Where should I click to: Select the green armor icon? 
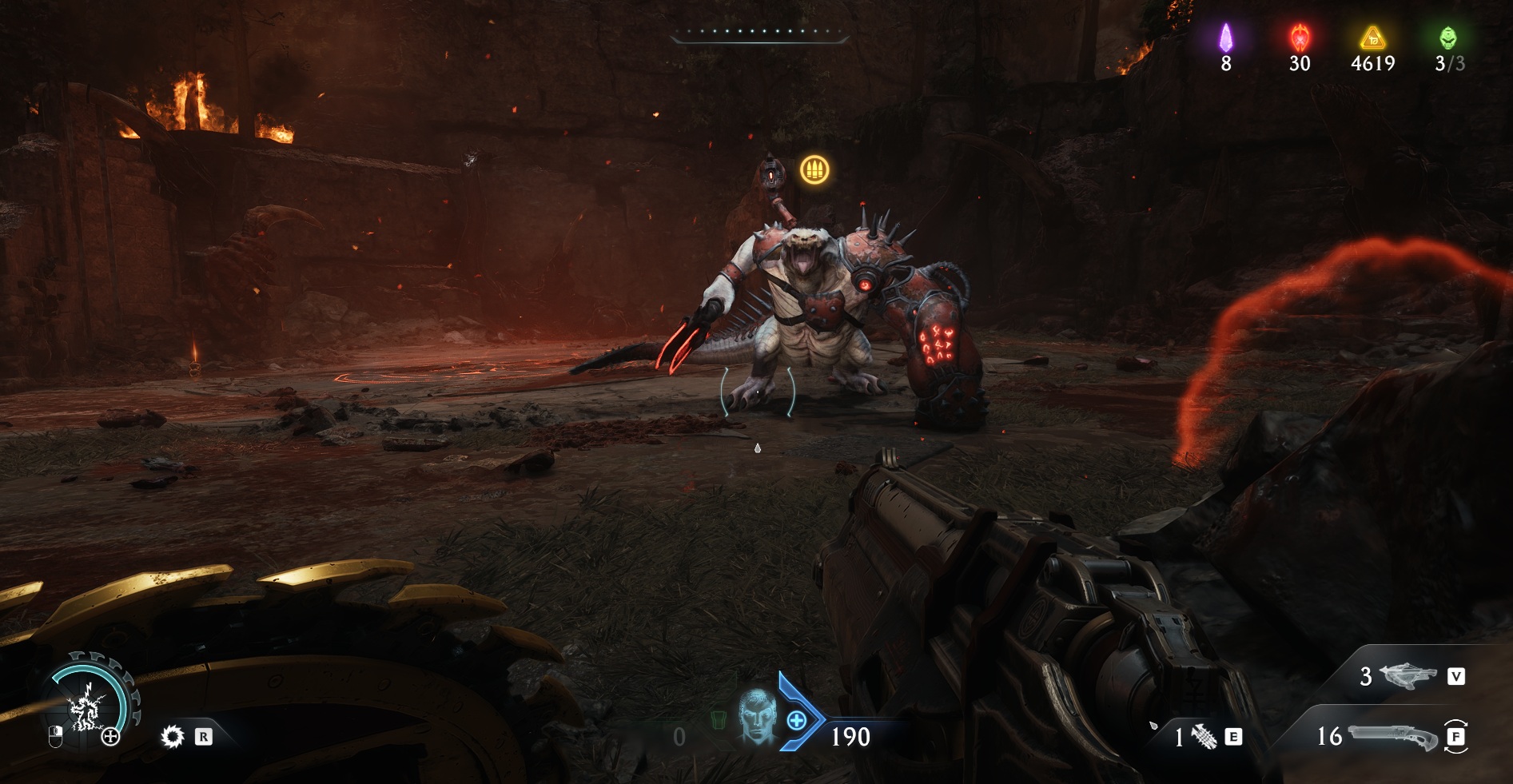[717, 720]
